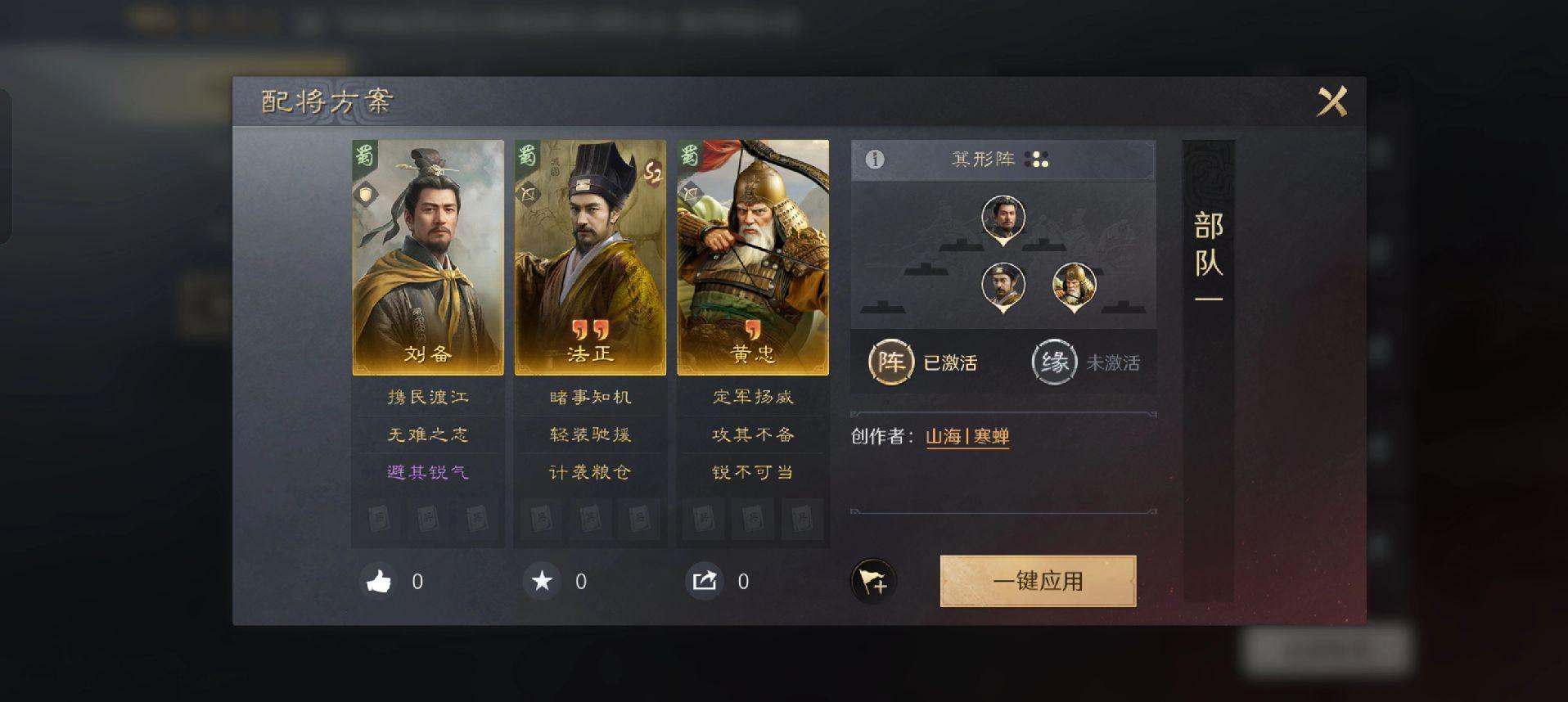Open the creator link 山海|寒蝉
Viewport: 1568px width, 702px height.
pyautogui.click(x=966, y=437)
